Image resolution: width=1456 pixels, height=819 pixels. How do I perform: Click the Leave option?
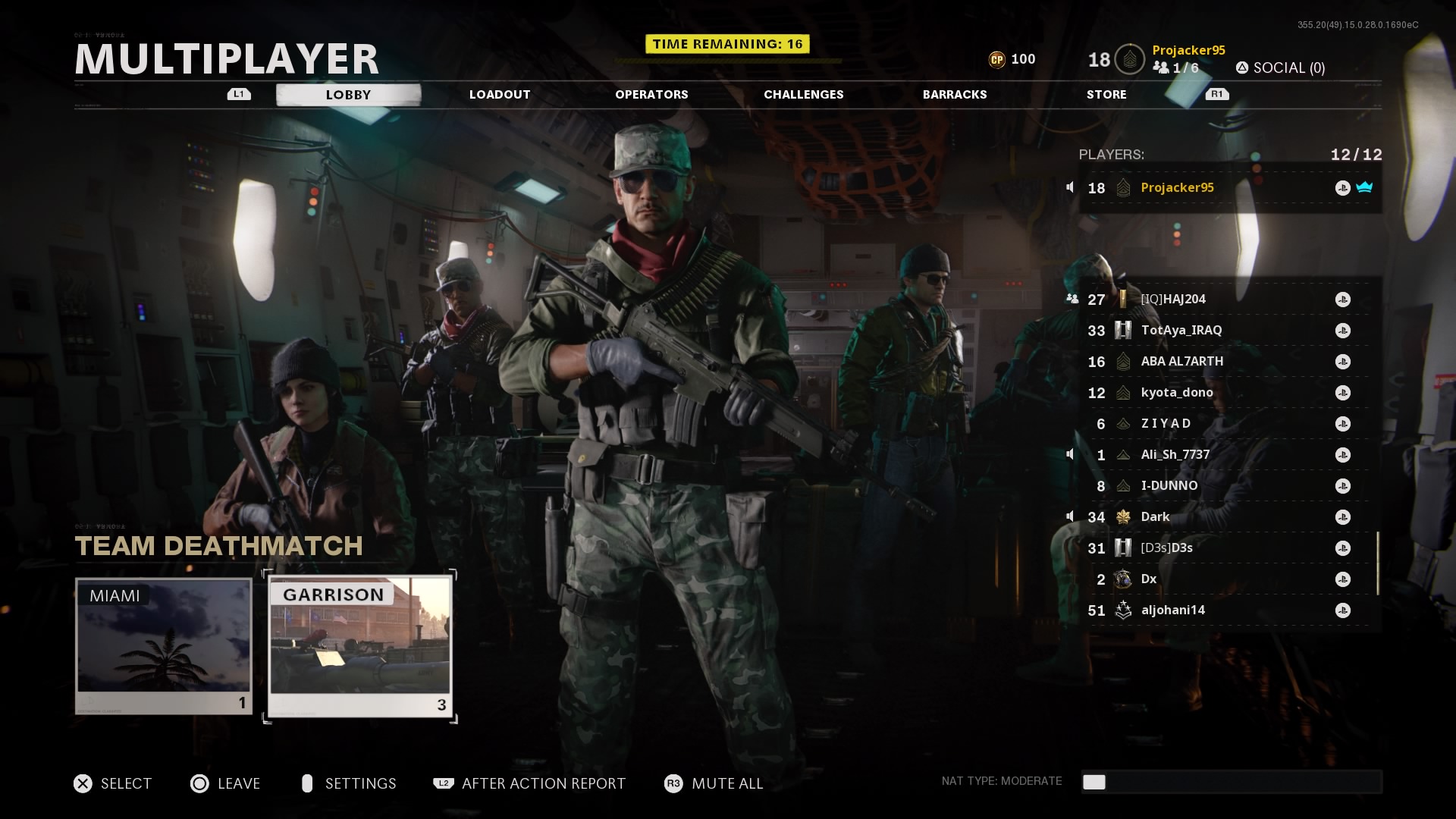click(x=226, y=783)
